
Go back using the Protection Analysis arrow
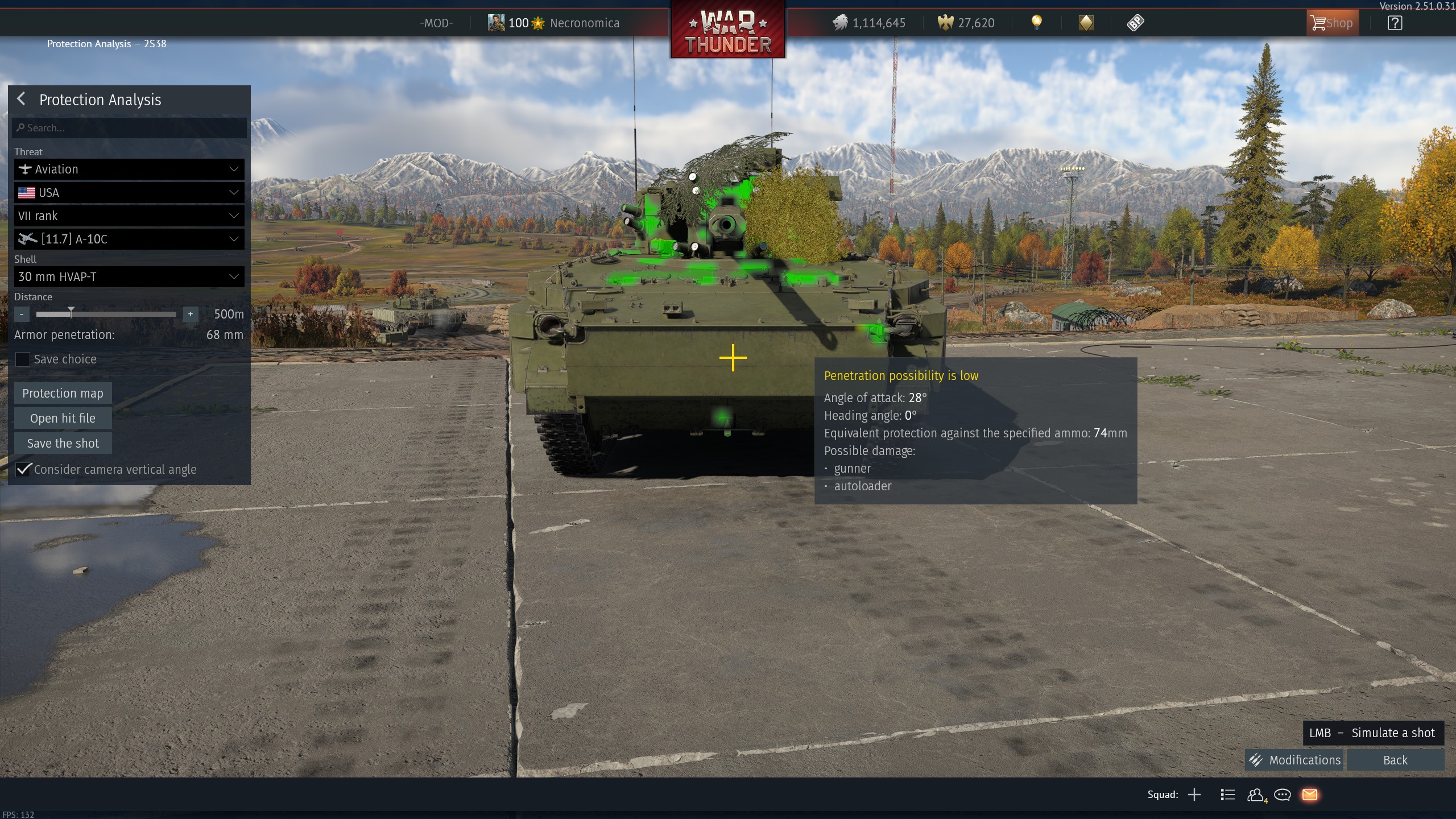[x=22, y=100]
